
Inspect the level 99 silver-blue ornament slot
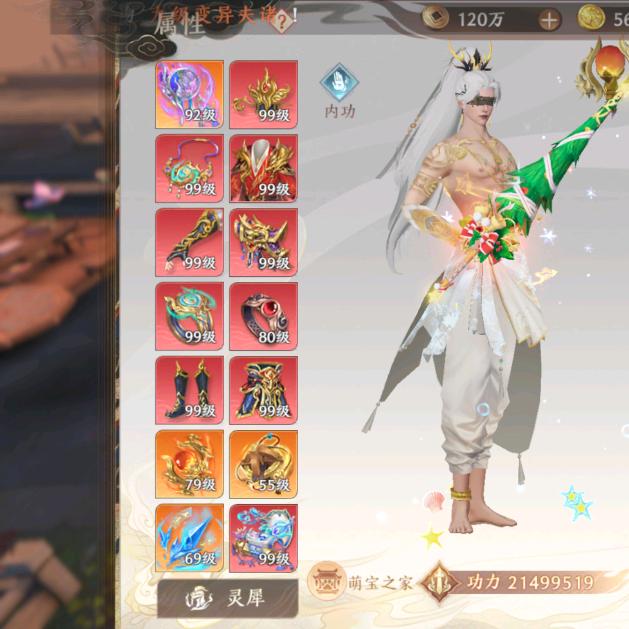click(263, 537)
